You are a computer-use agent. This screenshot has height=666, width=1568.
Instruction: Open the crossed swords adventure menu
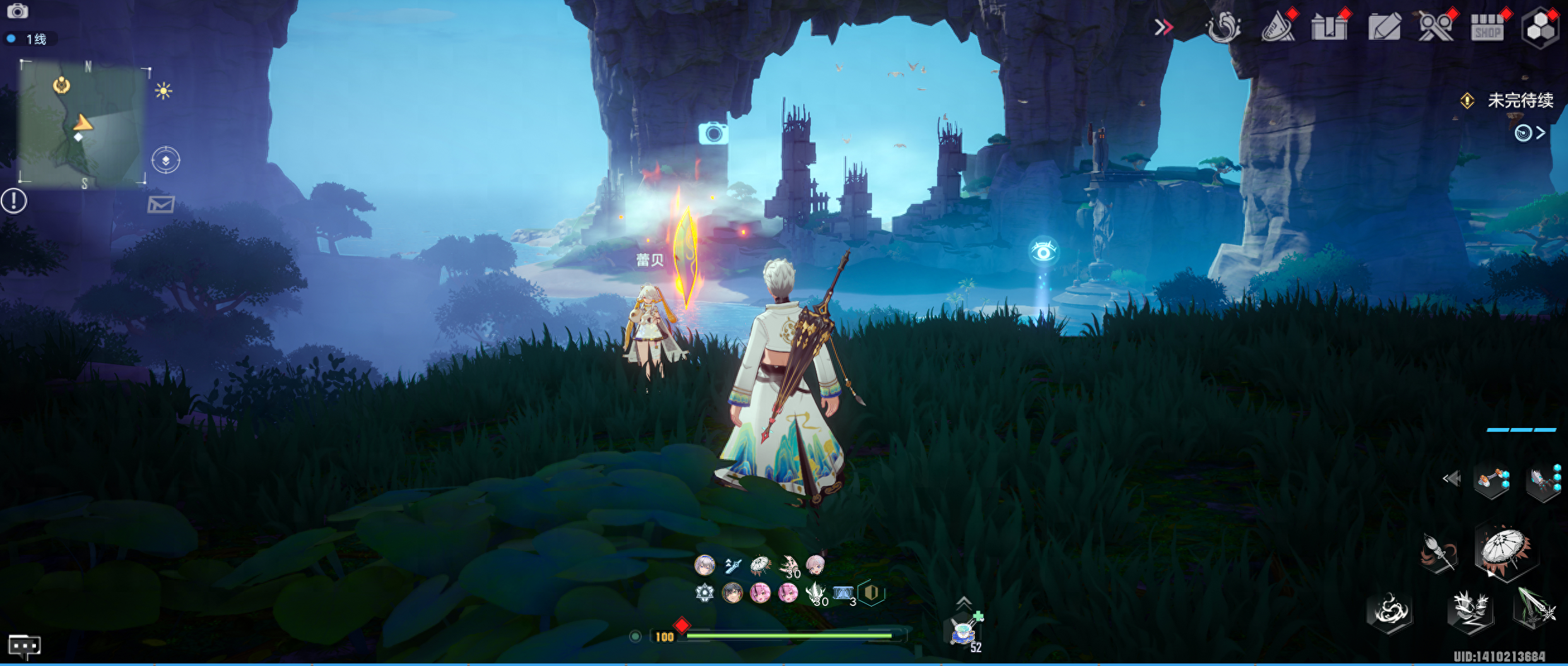[1435, 28]
